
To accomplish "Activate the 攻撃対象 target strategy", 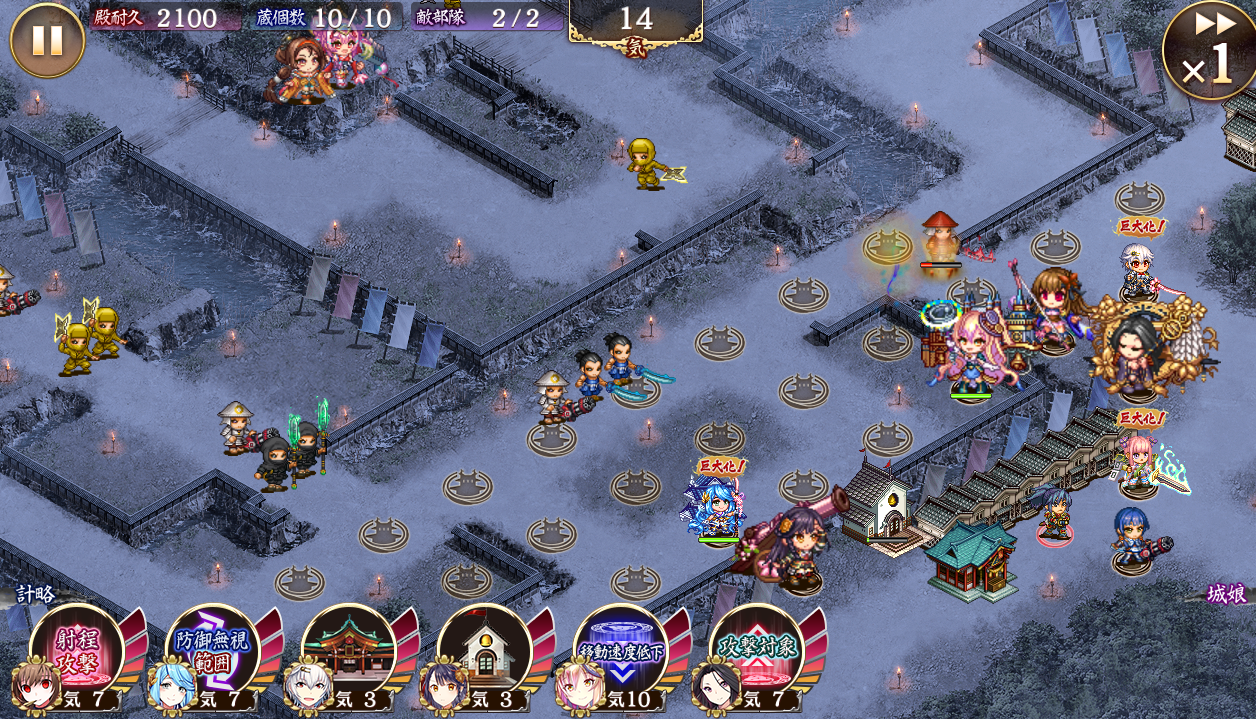I will click(756, 650).
